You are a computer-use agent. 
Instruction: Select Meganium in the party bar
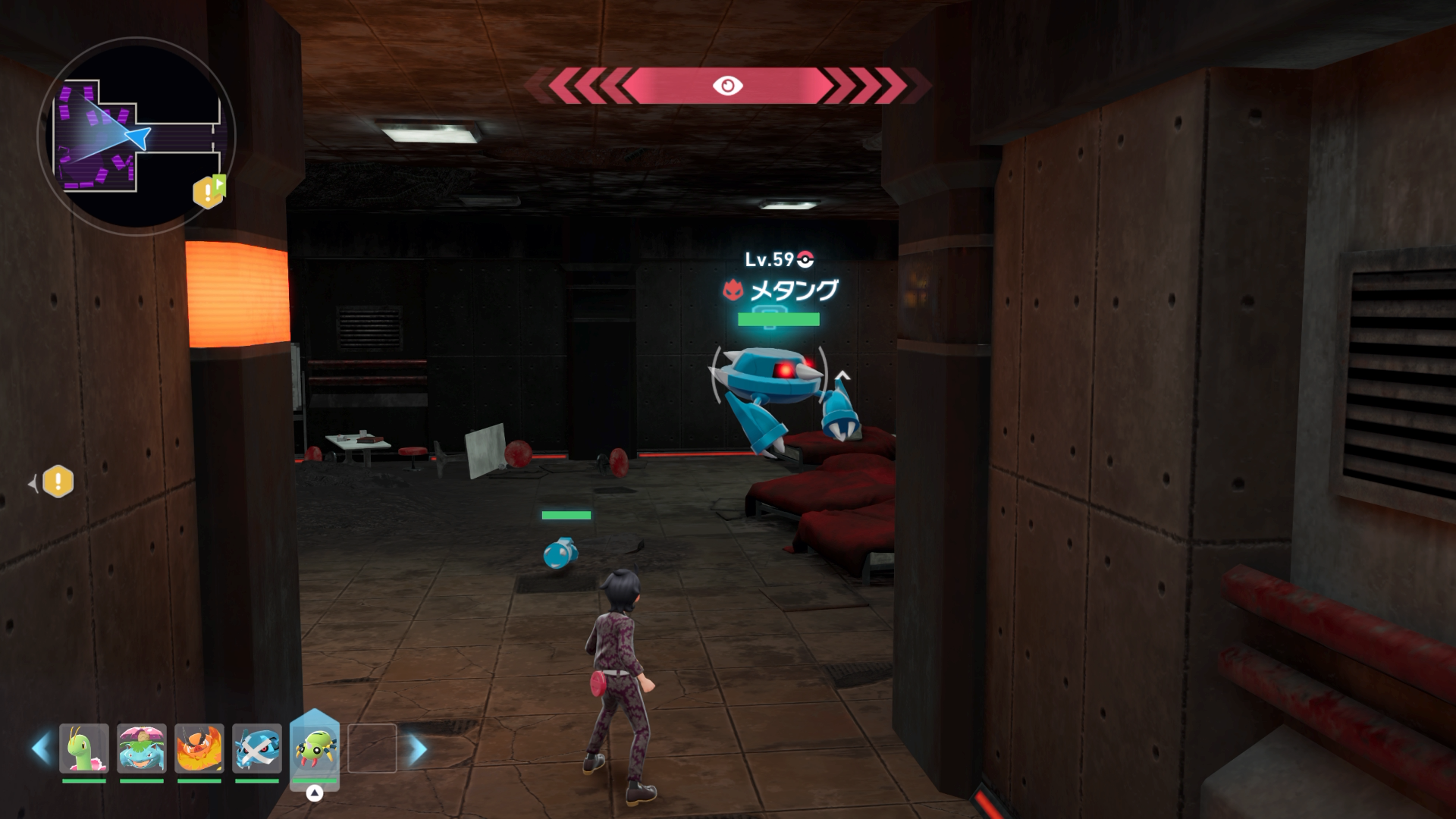(x=84, y=748)
